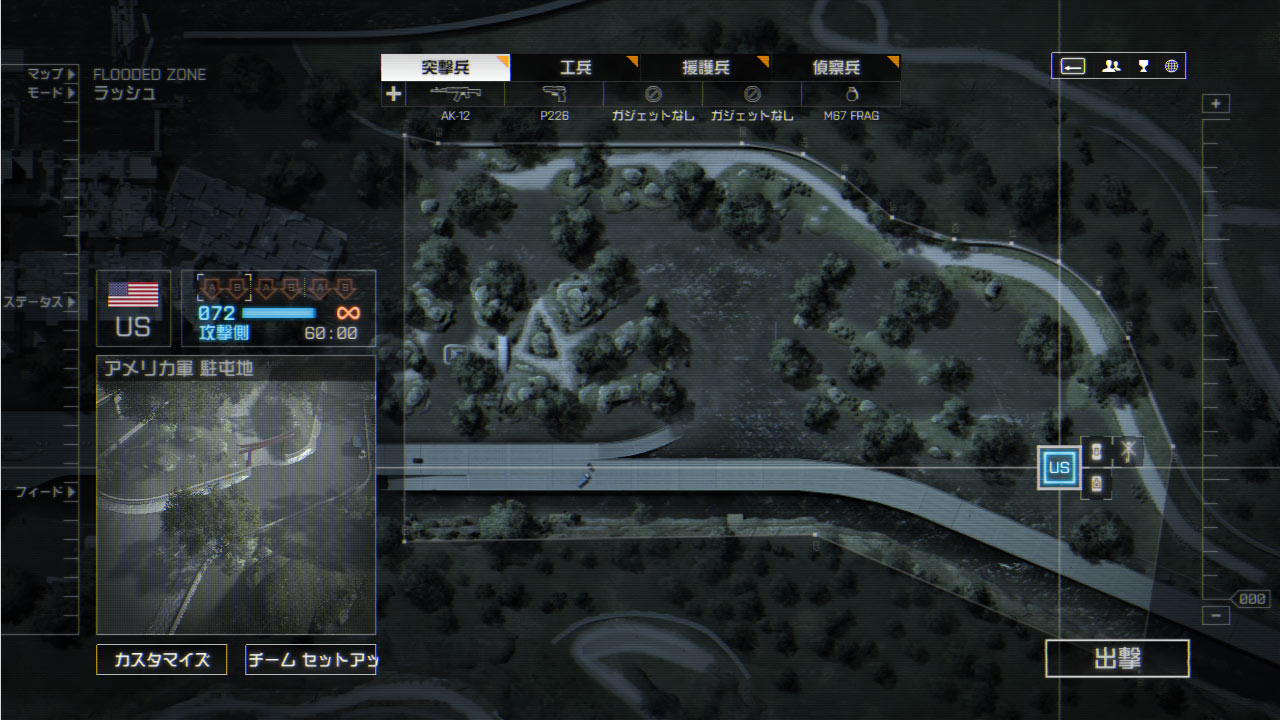This screenshot has width=1280, height=720.
Task: Open the squad players icon
Action: click(x=1111, y=66)
